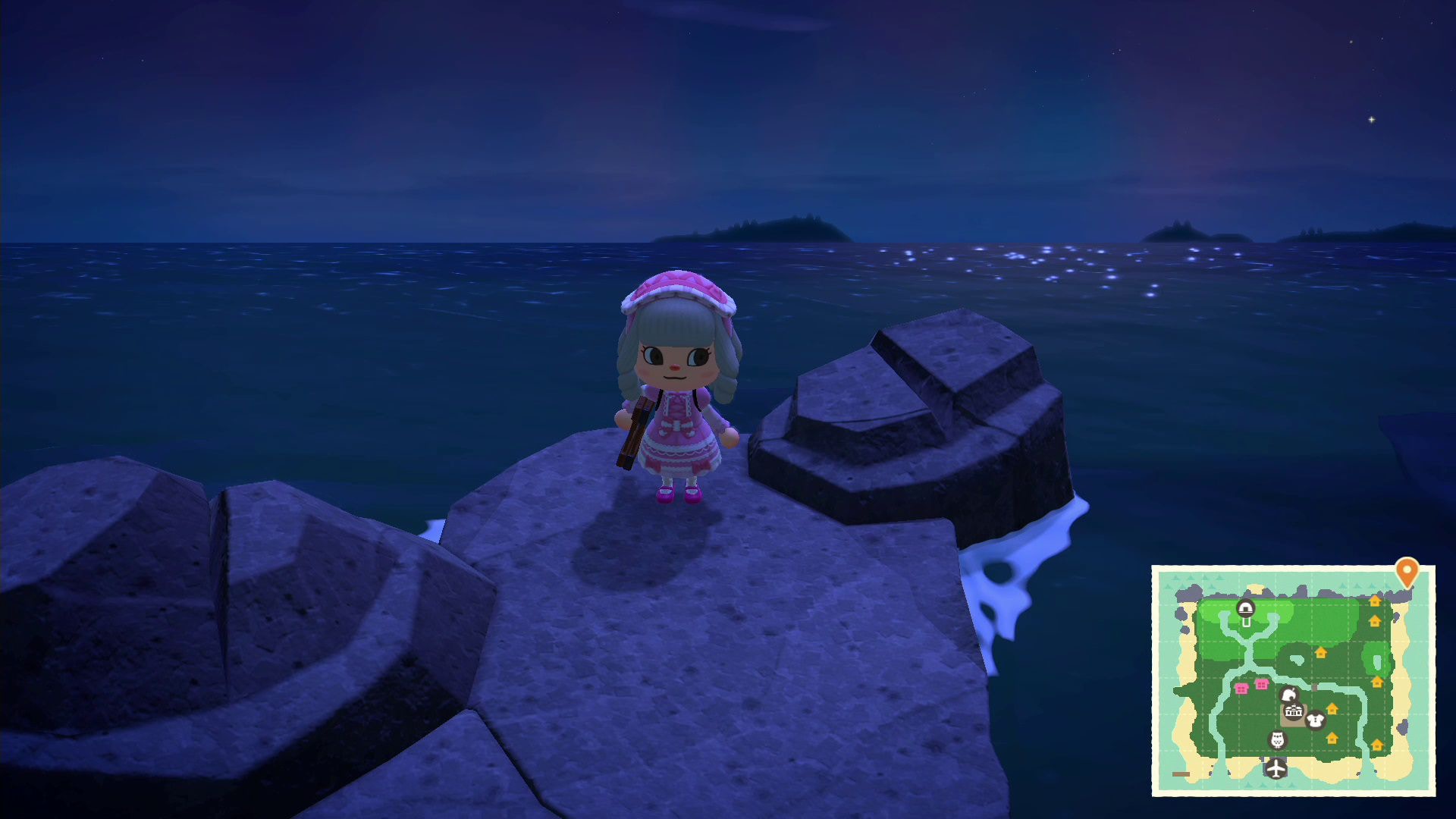Select the museum owl icon on the map
This screenshot has height=819, width=1456.
coord(1277,739)
